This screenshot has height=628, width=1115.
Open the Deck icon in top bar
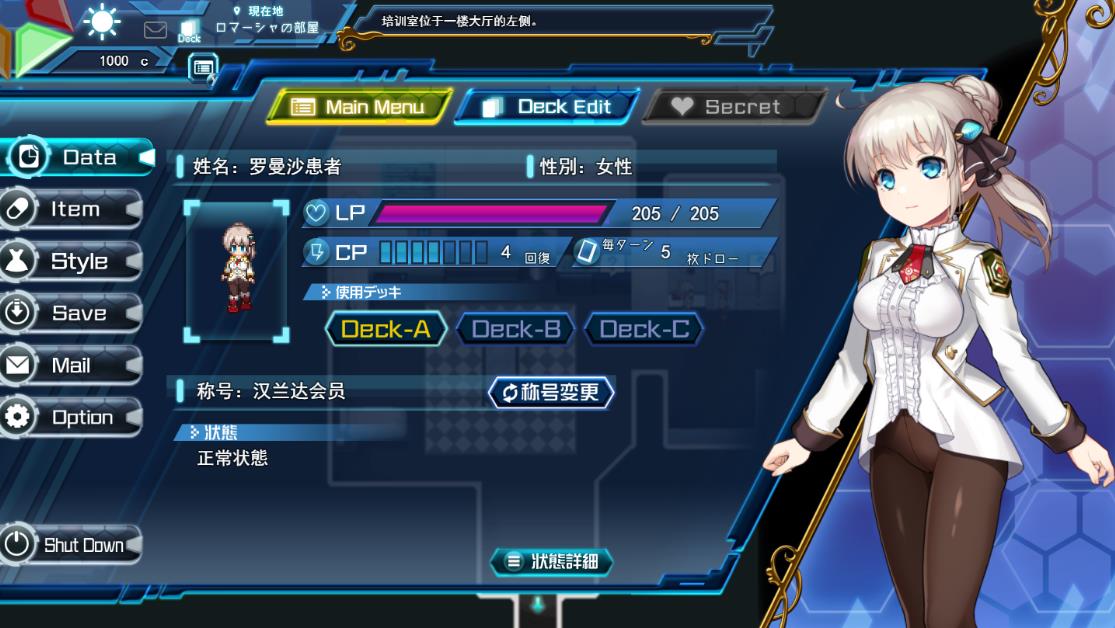point(189,31)
